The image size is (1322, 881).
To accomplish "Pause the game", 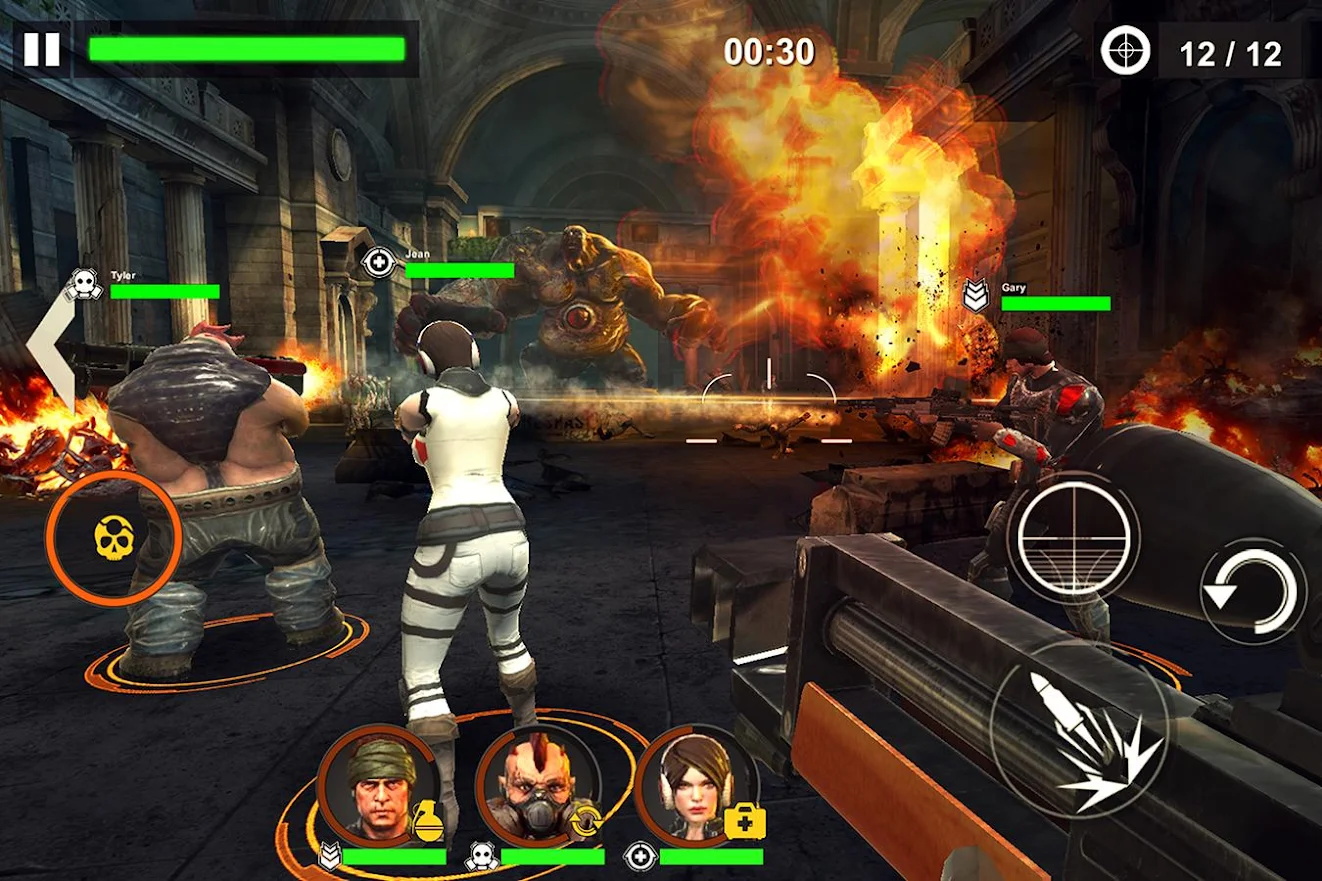I will coord(41,49).
